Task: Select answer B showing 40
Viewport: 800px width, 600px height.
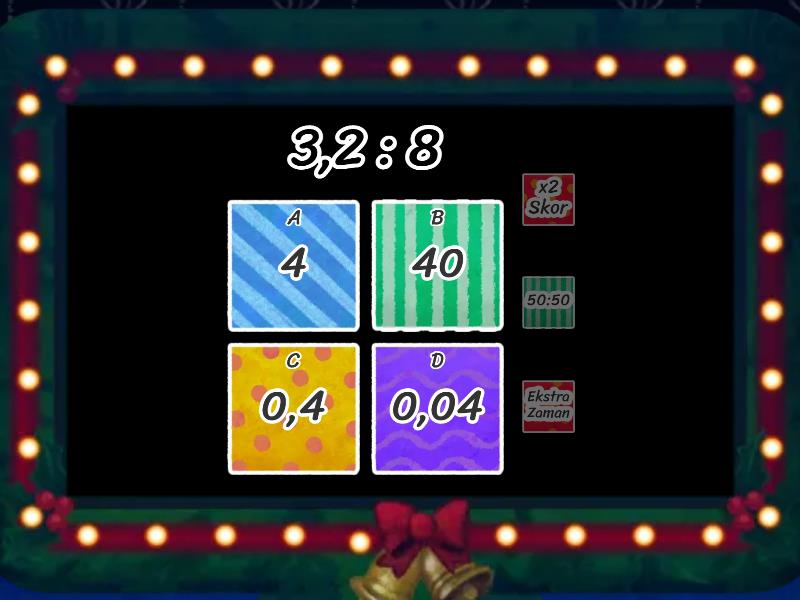Action: pyautogui.click(x=437, y=265)
